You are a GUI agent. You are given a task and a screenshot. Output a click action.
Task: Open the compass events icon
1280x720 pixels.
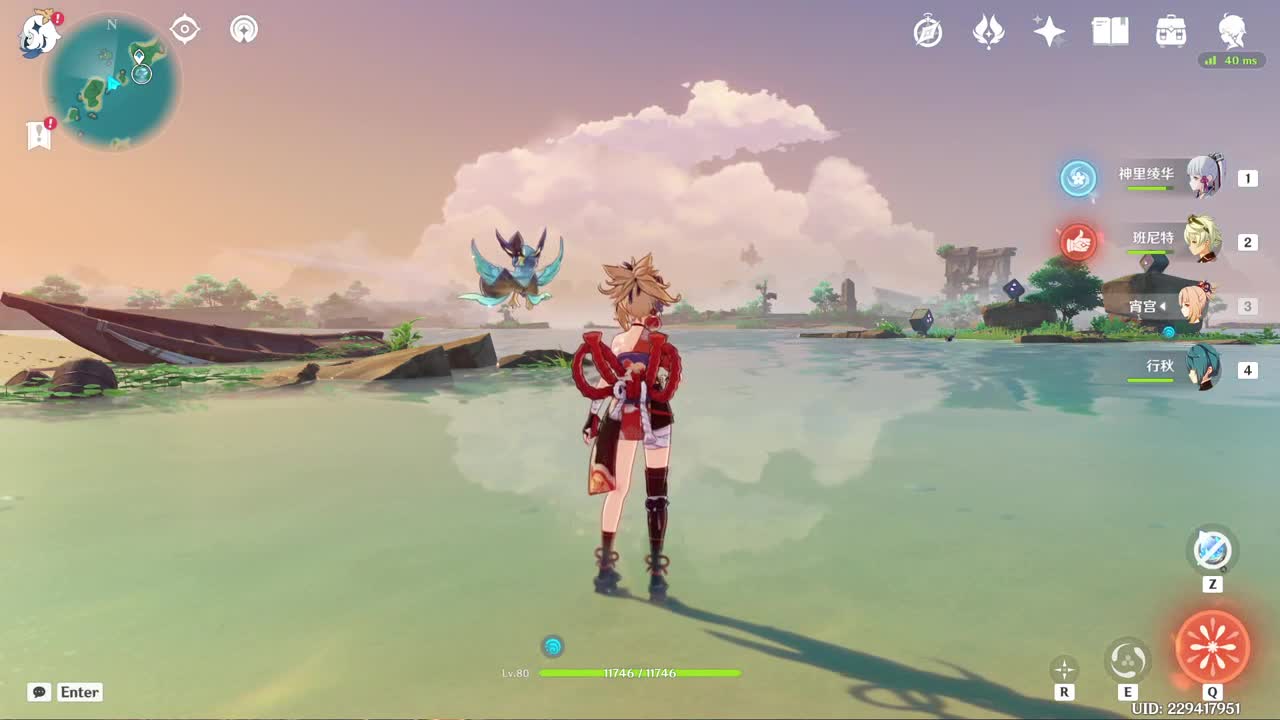click(928, 32)
